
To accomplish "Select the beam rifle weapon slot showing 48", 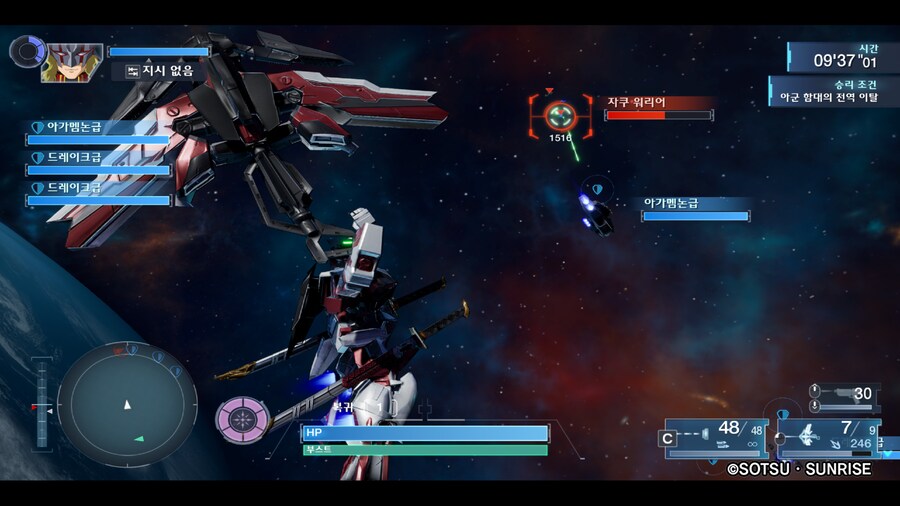I will (713, 437).
